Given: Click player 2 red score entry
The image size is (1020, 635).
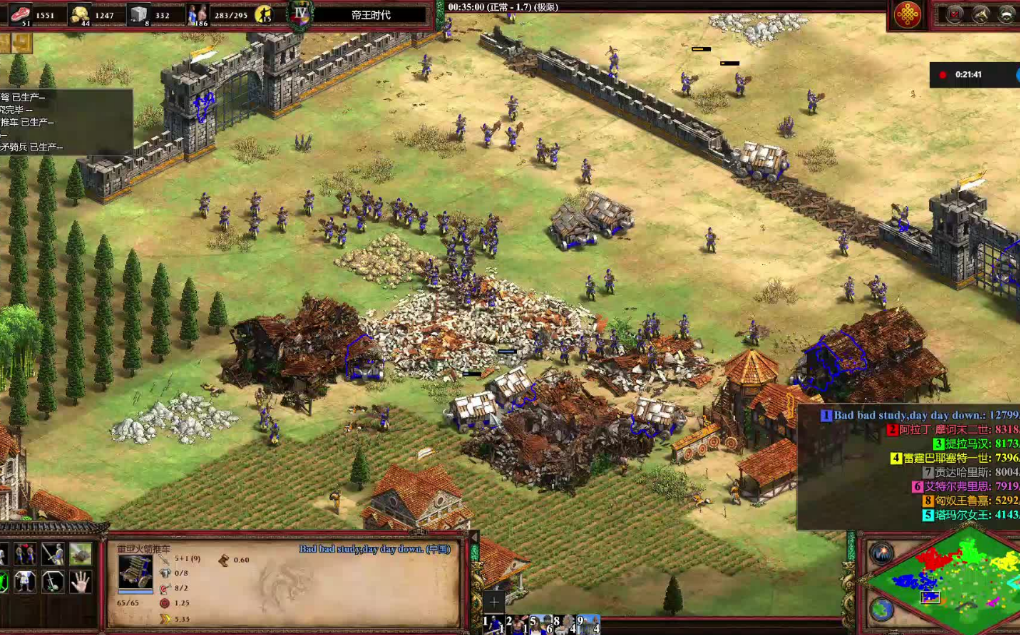Looking at the screenshot, I should (950, 429).
